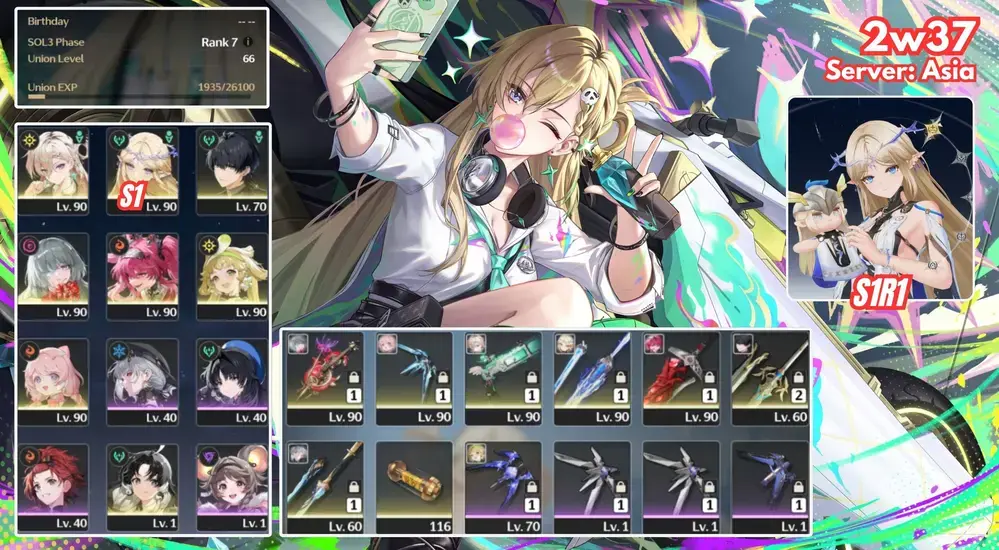Choose the red blade Lv. 90 weapon

681,372
